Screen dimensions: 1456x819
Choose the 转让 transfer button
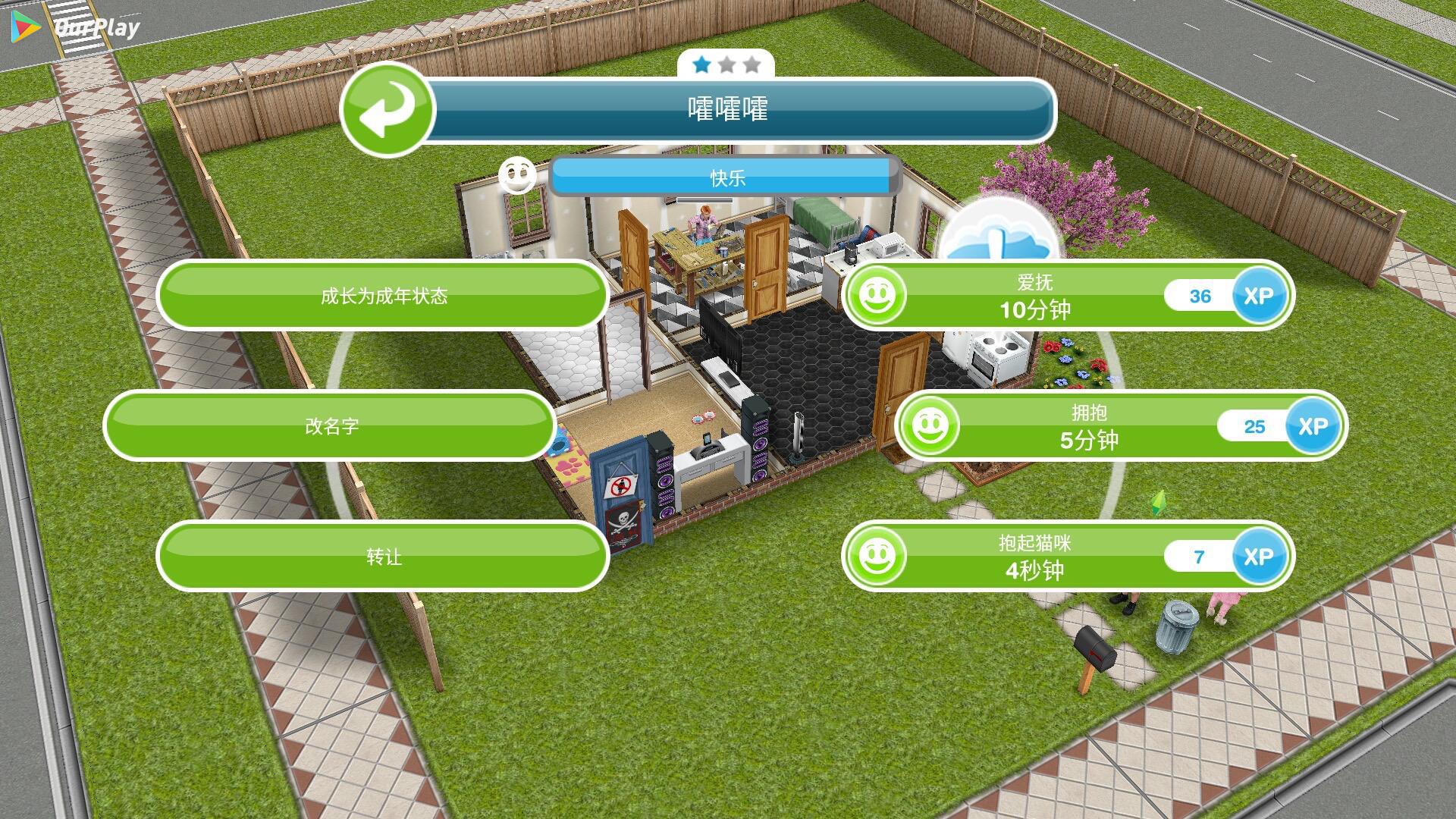click(x=383, y=556)
